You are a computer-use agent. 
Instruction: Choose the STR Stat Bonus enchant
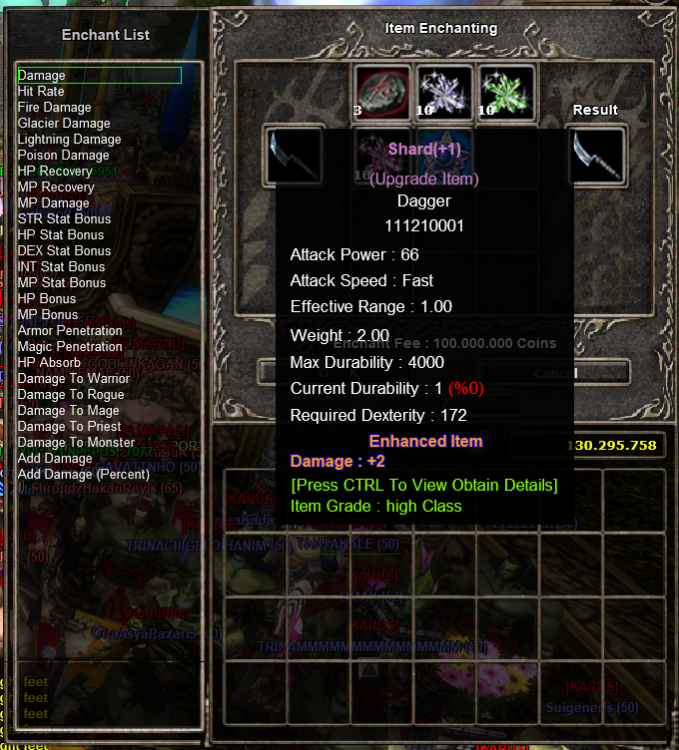64,219
